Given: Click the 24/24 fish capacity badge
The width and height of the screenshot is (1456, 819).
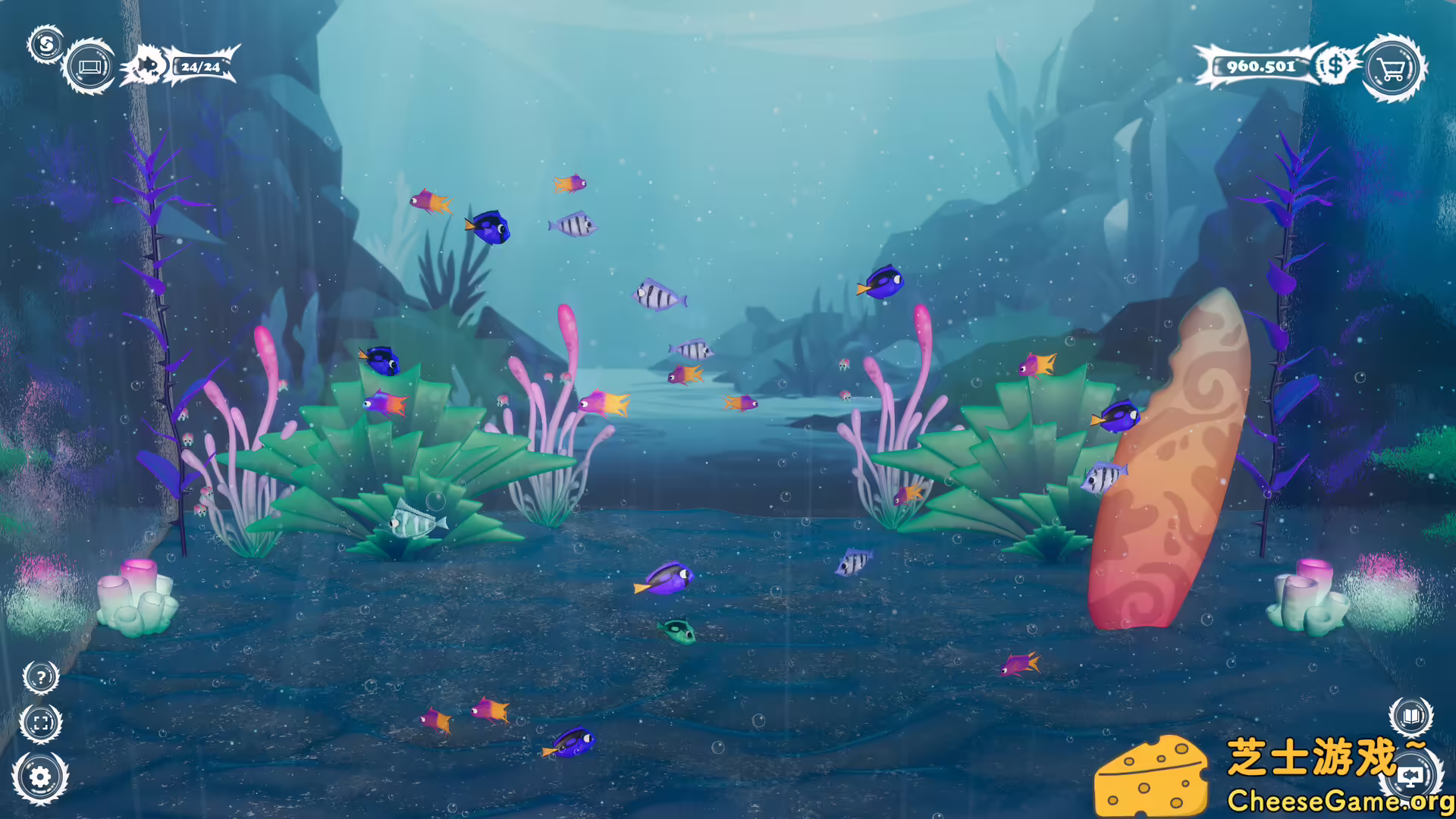Looking at the screenshot, I should [x=199, y=67].
